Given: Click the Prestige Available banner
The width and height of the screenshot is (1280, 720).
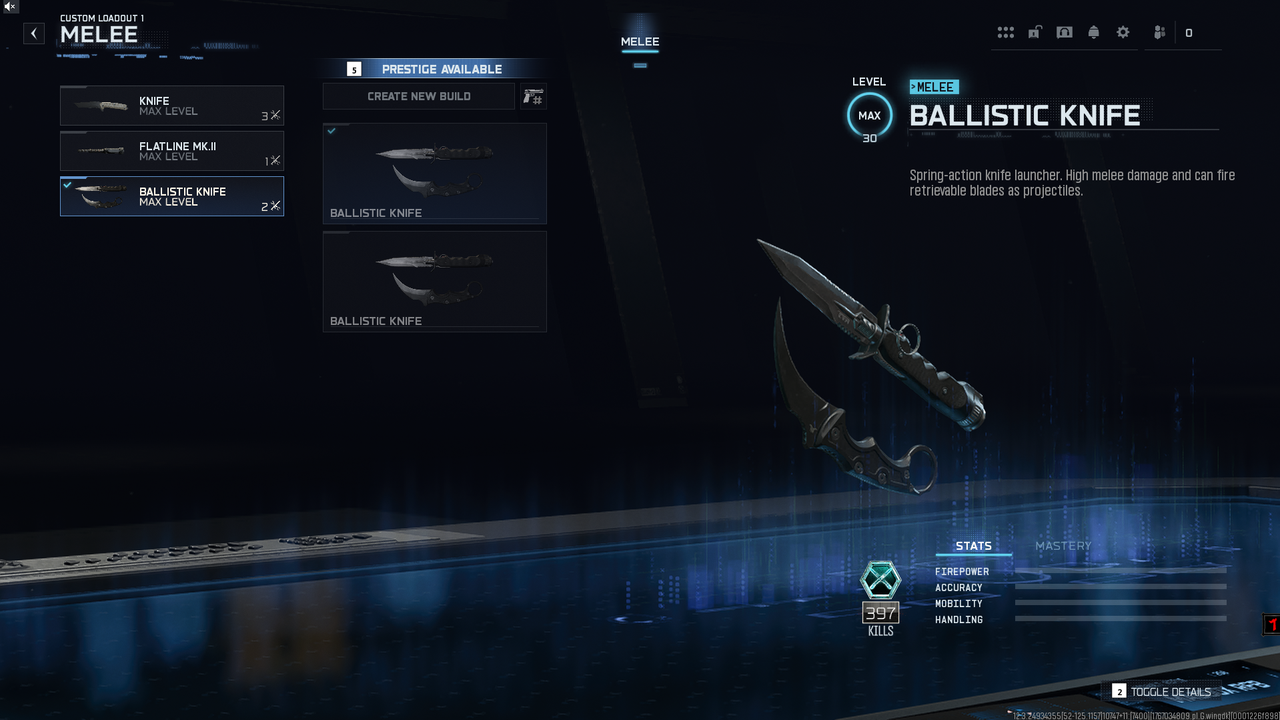Looking at the screenshot, I should [x=435, y=69].
